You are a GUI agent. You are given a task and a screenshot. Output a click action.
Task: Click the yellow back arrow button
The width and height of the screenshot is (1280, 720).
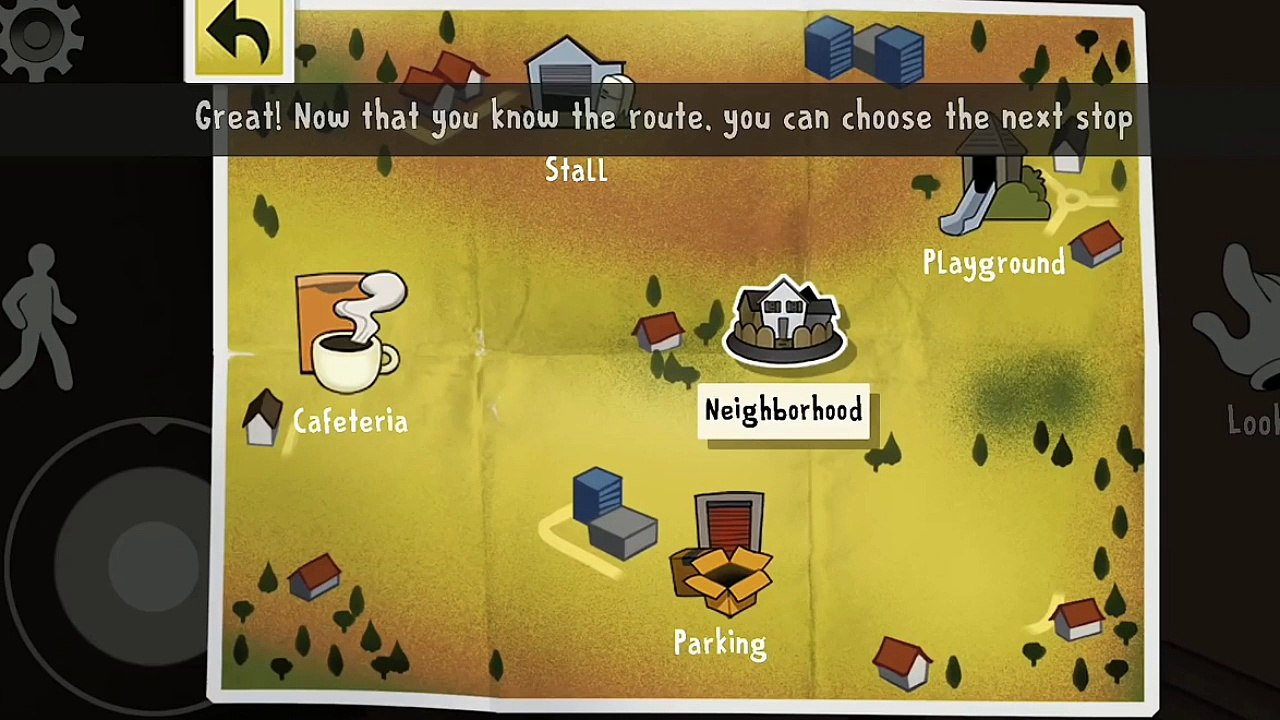point(239,38)
